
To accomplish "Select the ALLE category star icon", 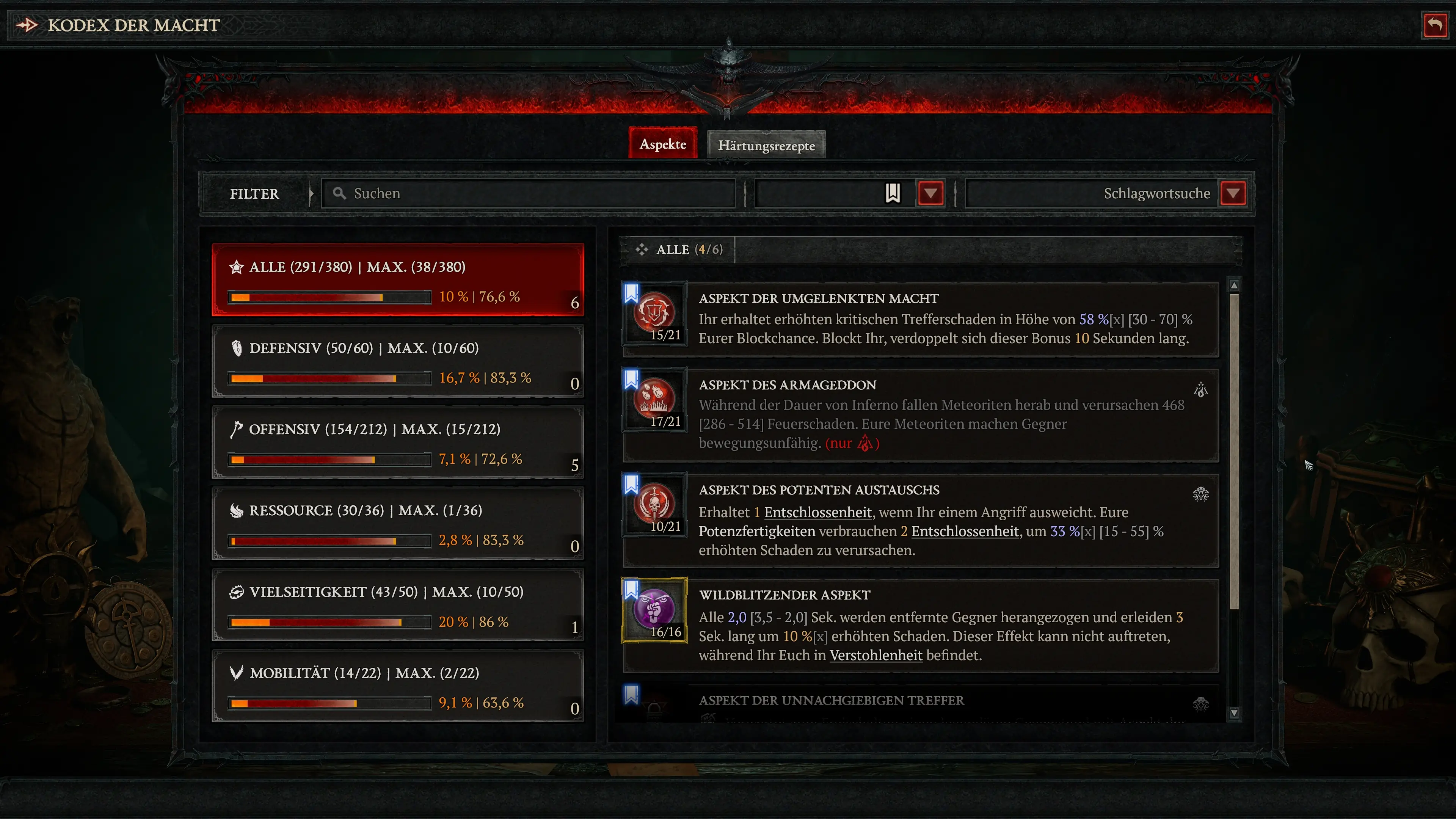I will tap(237, 267).
